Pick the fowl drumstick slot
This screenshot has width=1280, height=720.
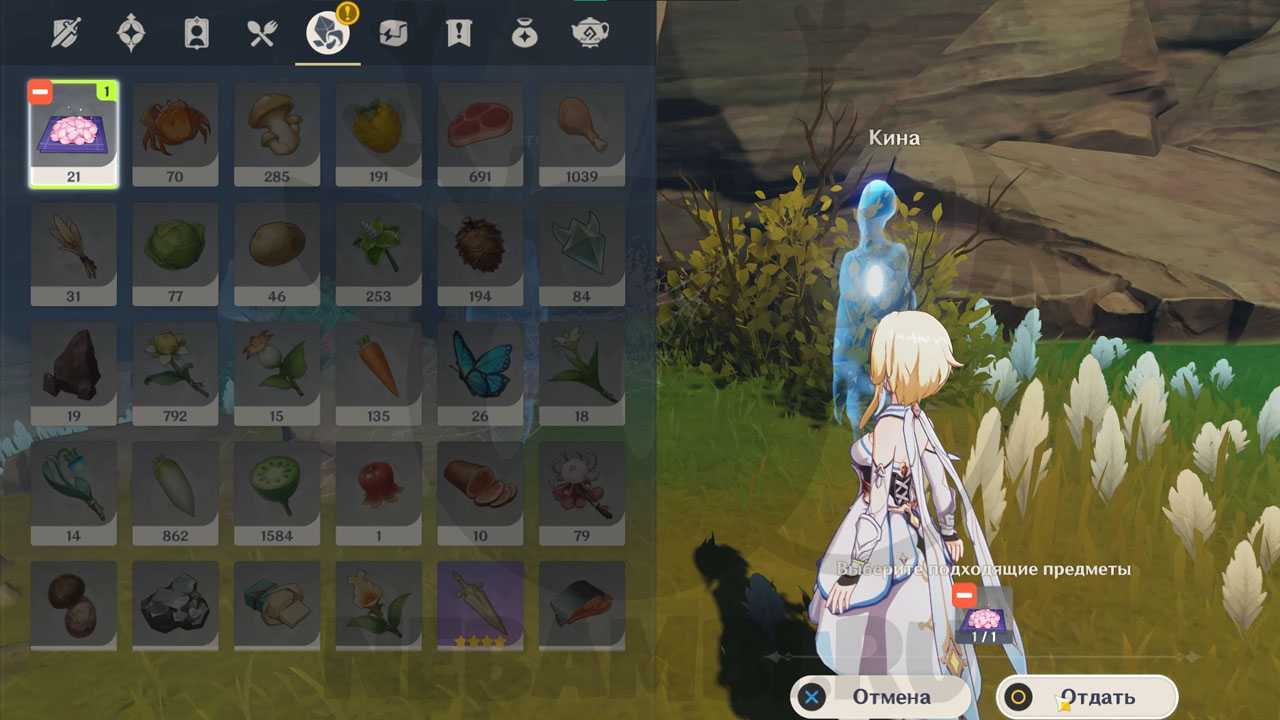(582, 133)
